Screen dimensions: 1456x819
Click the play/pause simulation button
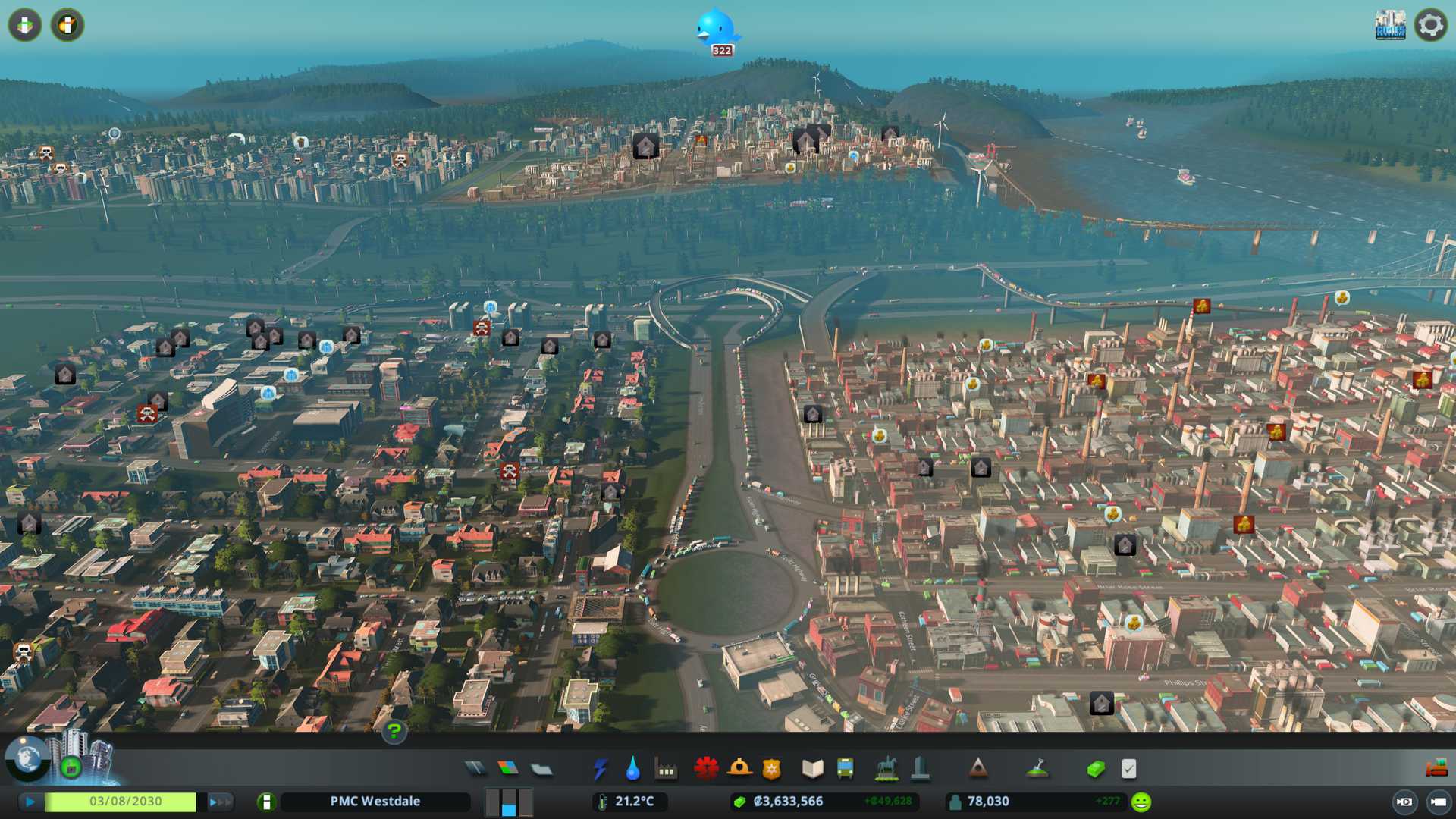30,802
